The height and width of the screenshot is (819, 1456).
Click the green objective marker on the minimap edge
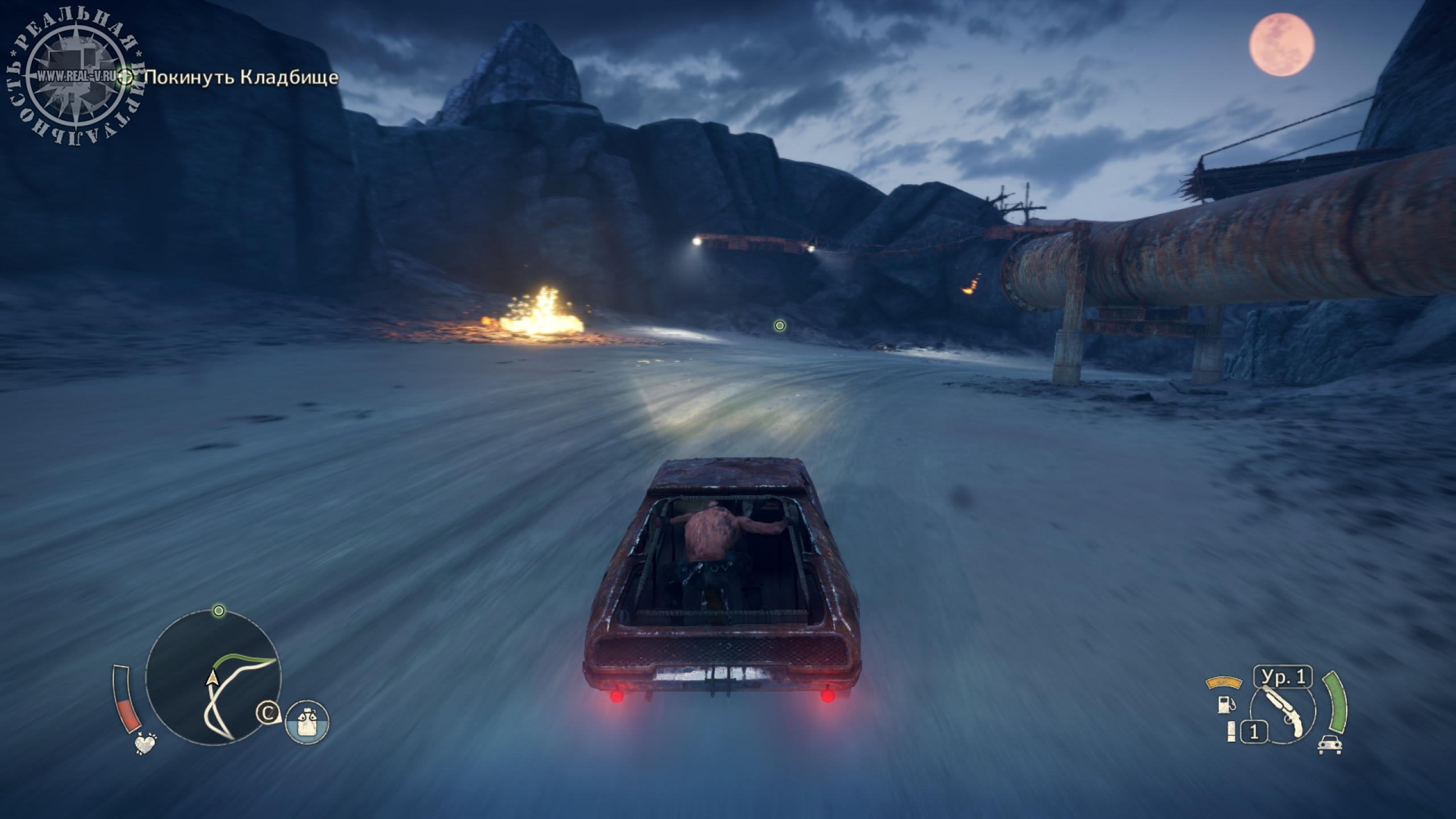coord(218,611)
